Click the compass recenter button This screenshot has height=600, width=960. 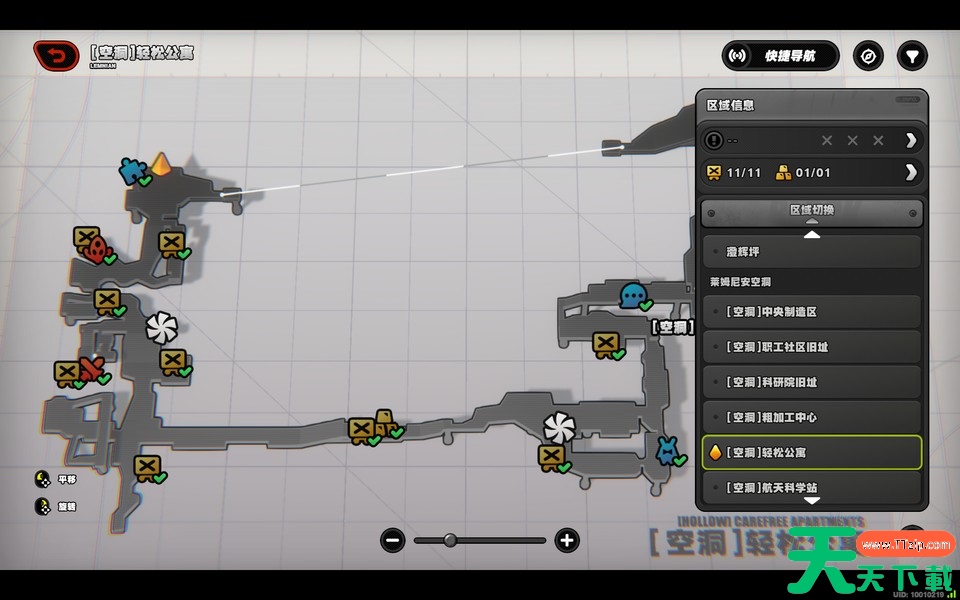(x=868, y=56)
